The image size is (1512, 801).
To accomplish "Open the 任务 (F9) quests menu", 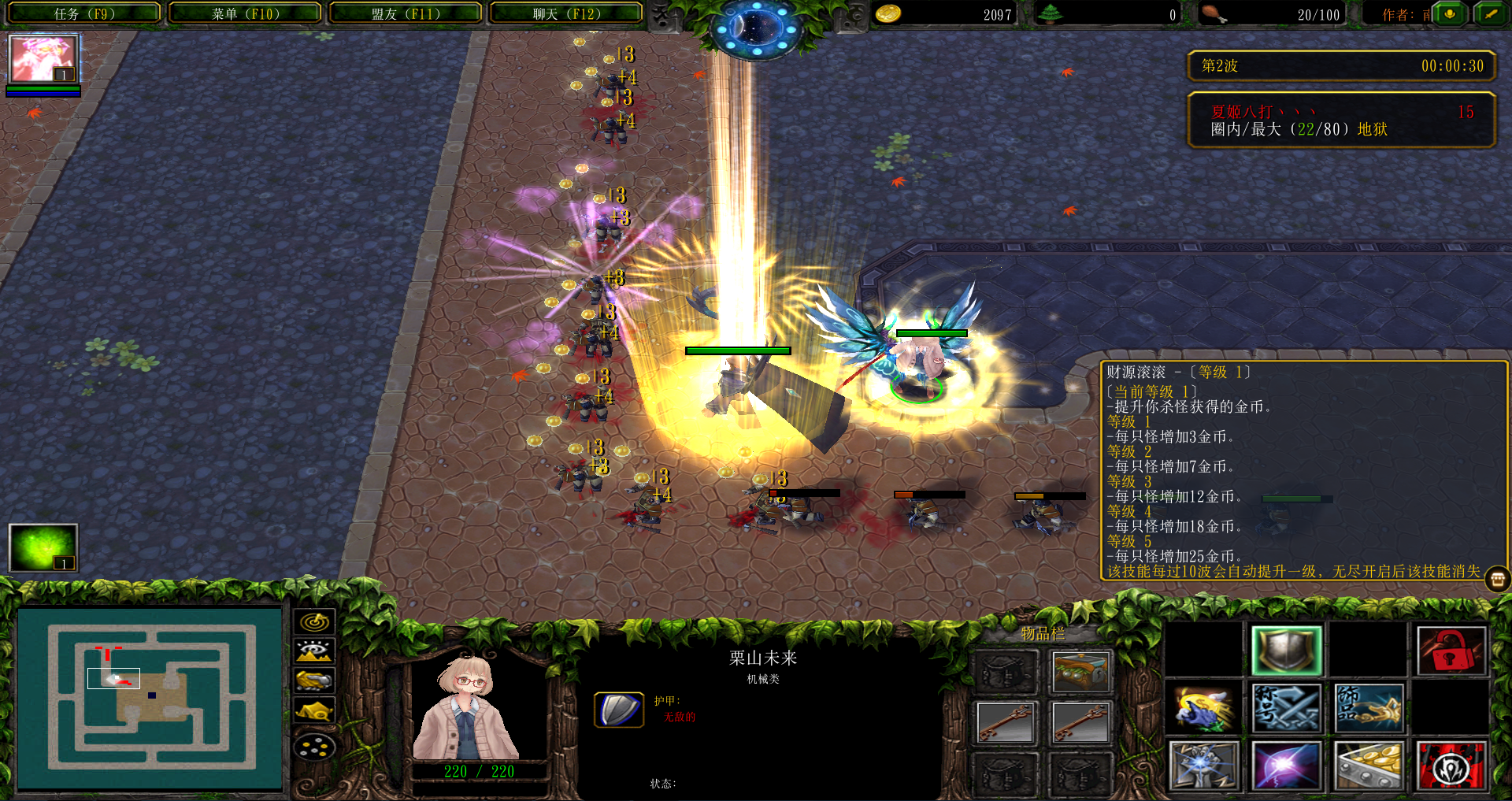I will click(84, 13).
